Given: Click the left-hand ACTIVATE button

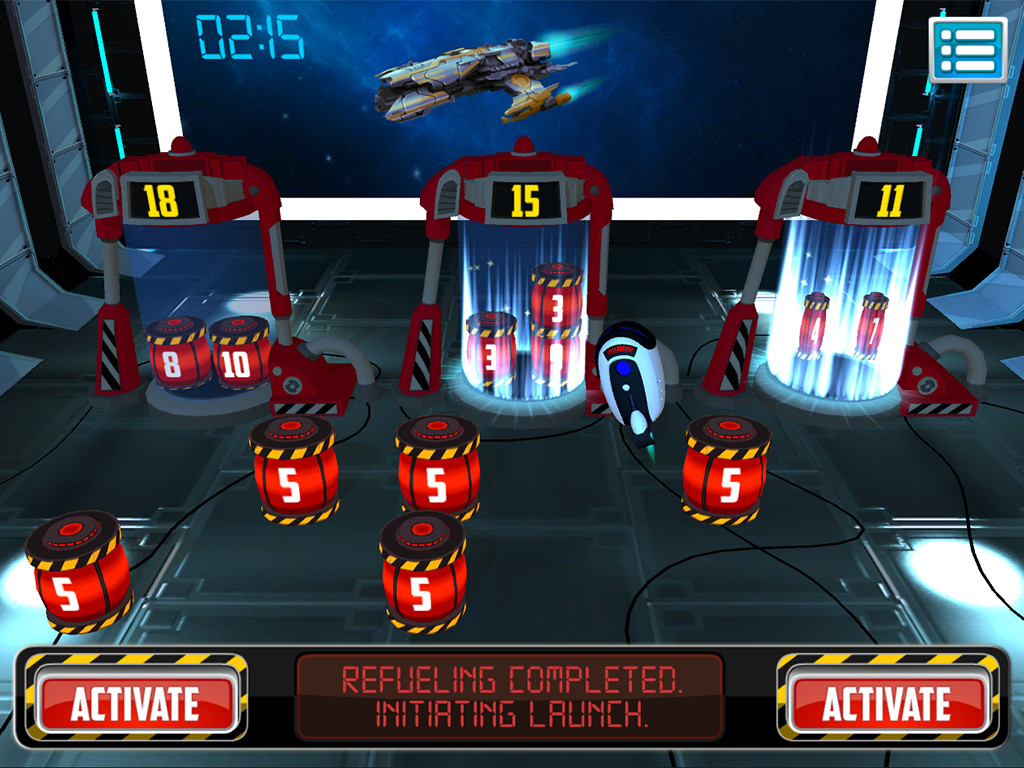Looking at the screenshot, I should [135, 703].
